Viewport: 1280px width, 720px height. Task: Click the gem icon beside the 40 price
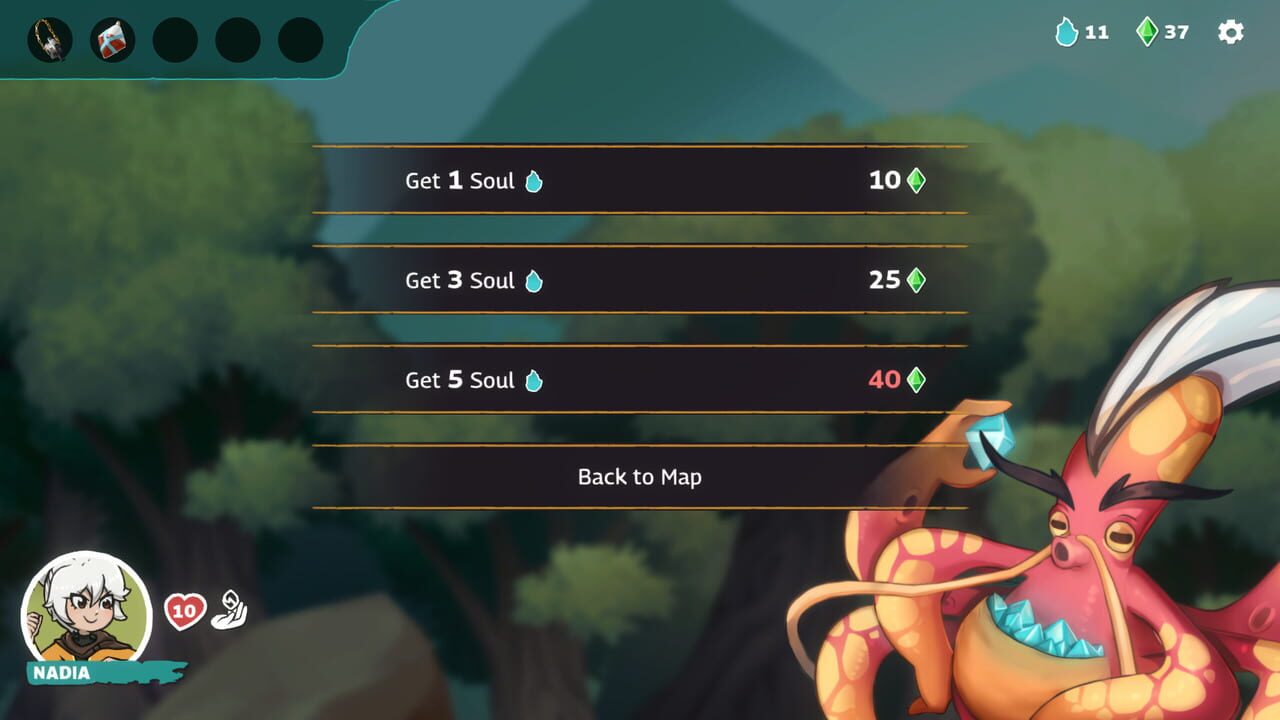point(917,380)
